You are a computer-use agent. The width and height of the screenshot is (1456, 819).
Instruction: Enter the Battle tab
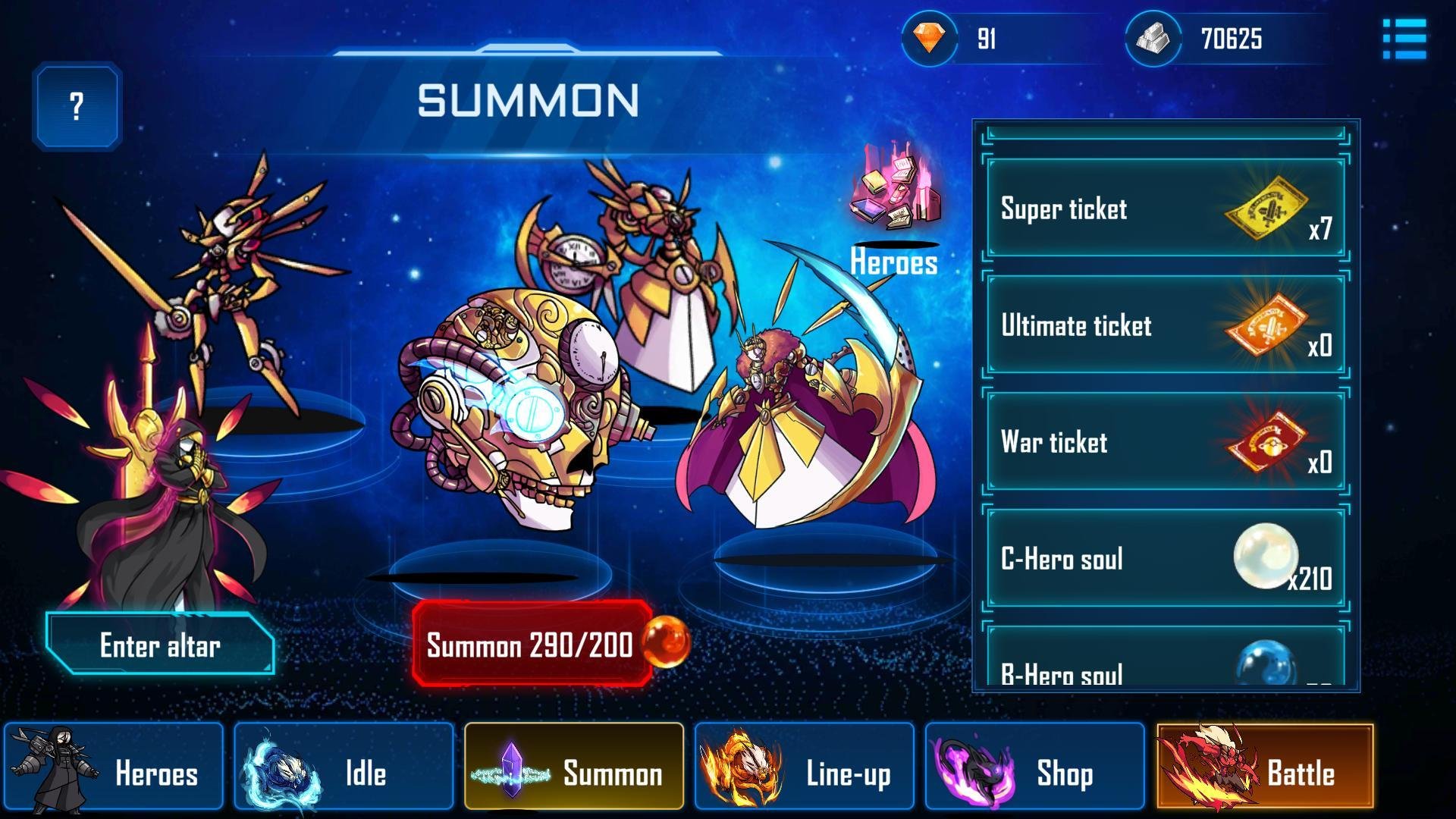point(1265,767)
